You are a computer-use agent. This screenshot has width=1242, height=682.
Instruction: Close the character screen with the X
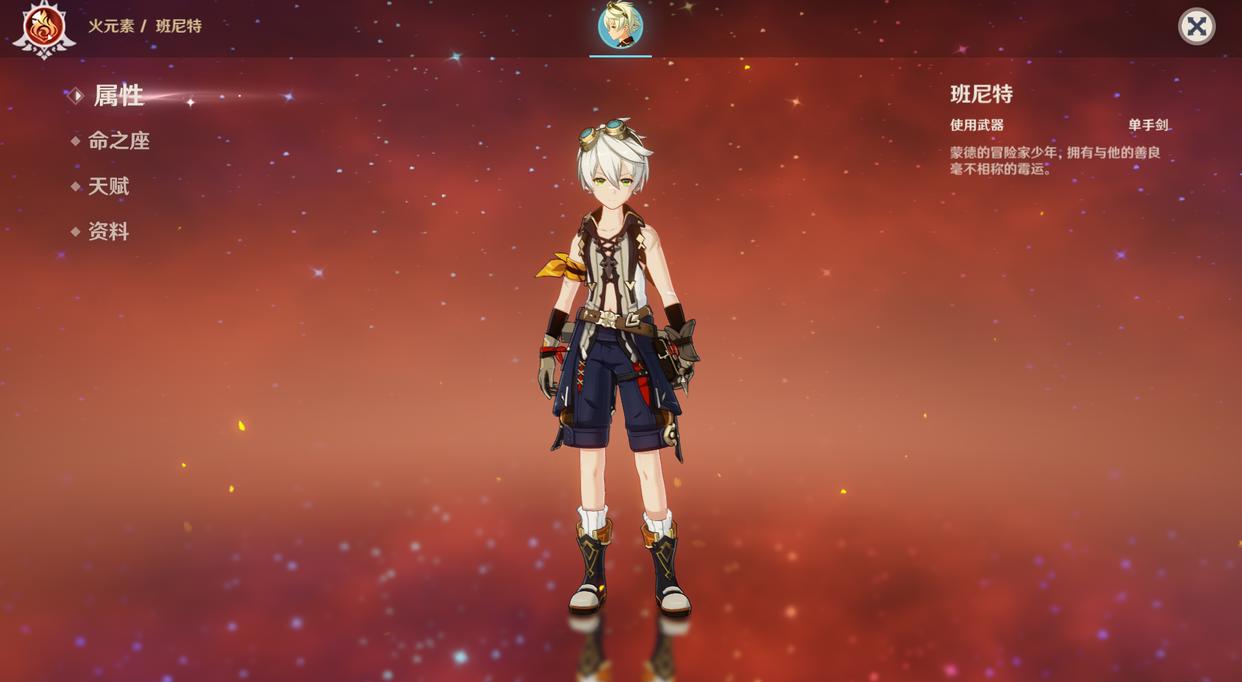(1196, 26)
